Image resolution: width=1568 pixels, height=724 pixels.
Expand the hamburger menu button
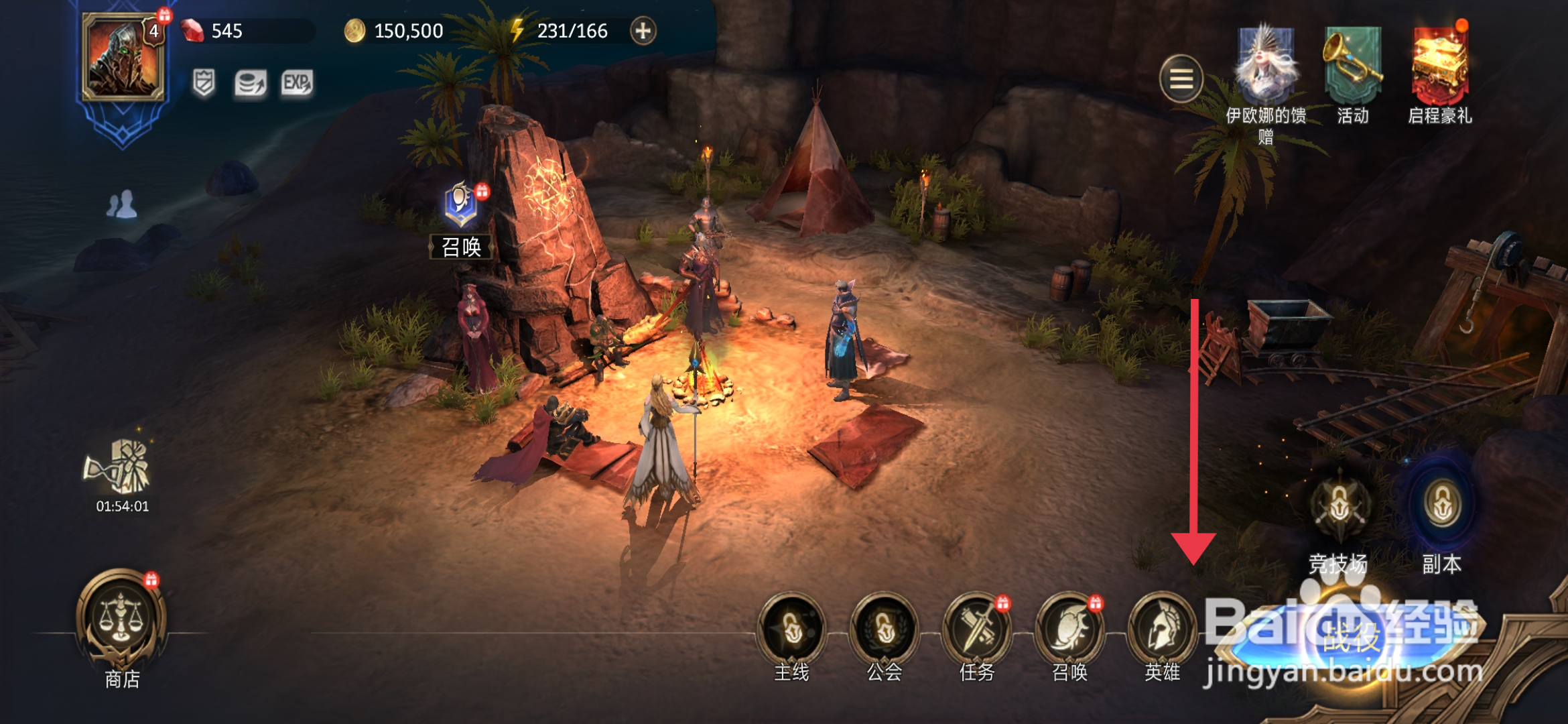[x=1181, y=79]
